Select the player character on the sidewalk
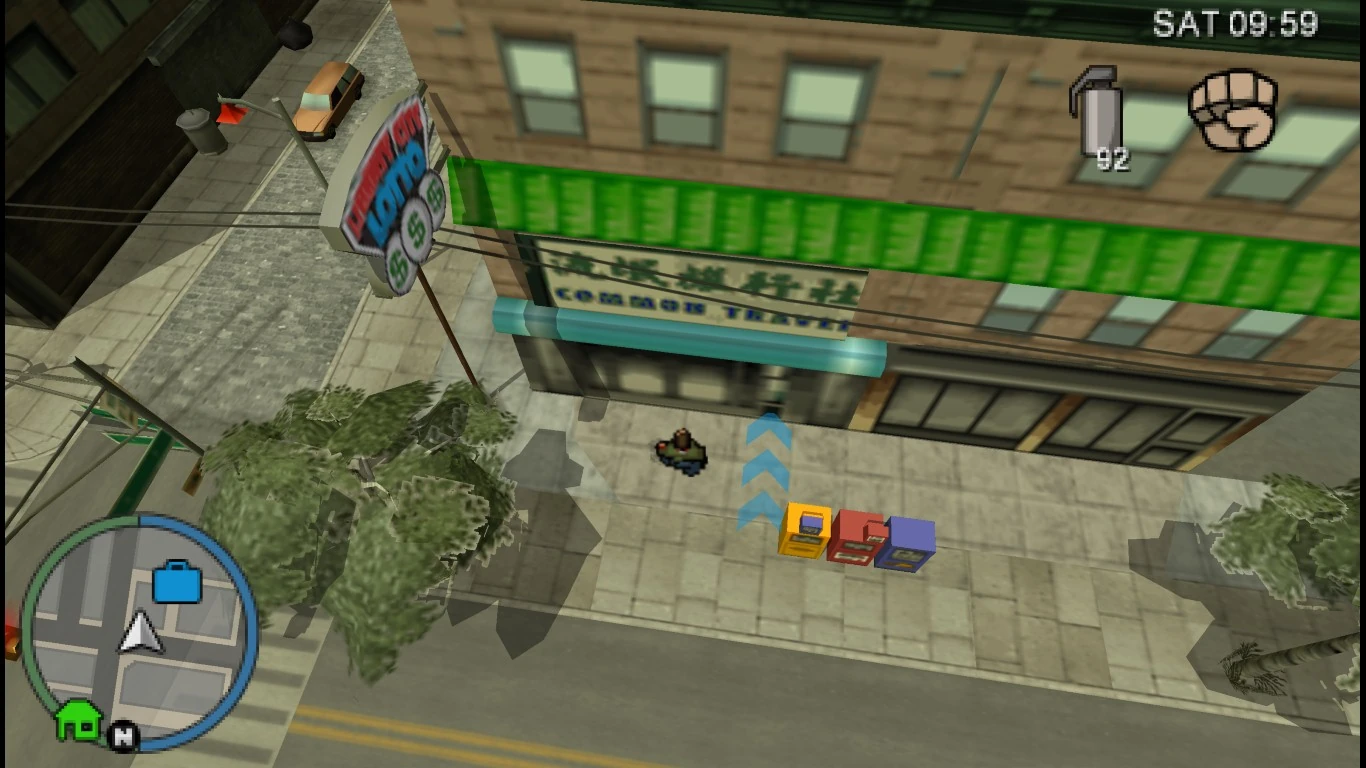This screenshot has height=768, width=1366. click(x=680, y=452)
